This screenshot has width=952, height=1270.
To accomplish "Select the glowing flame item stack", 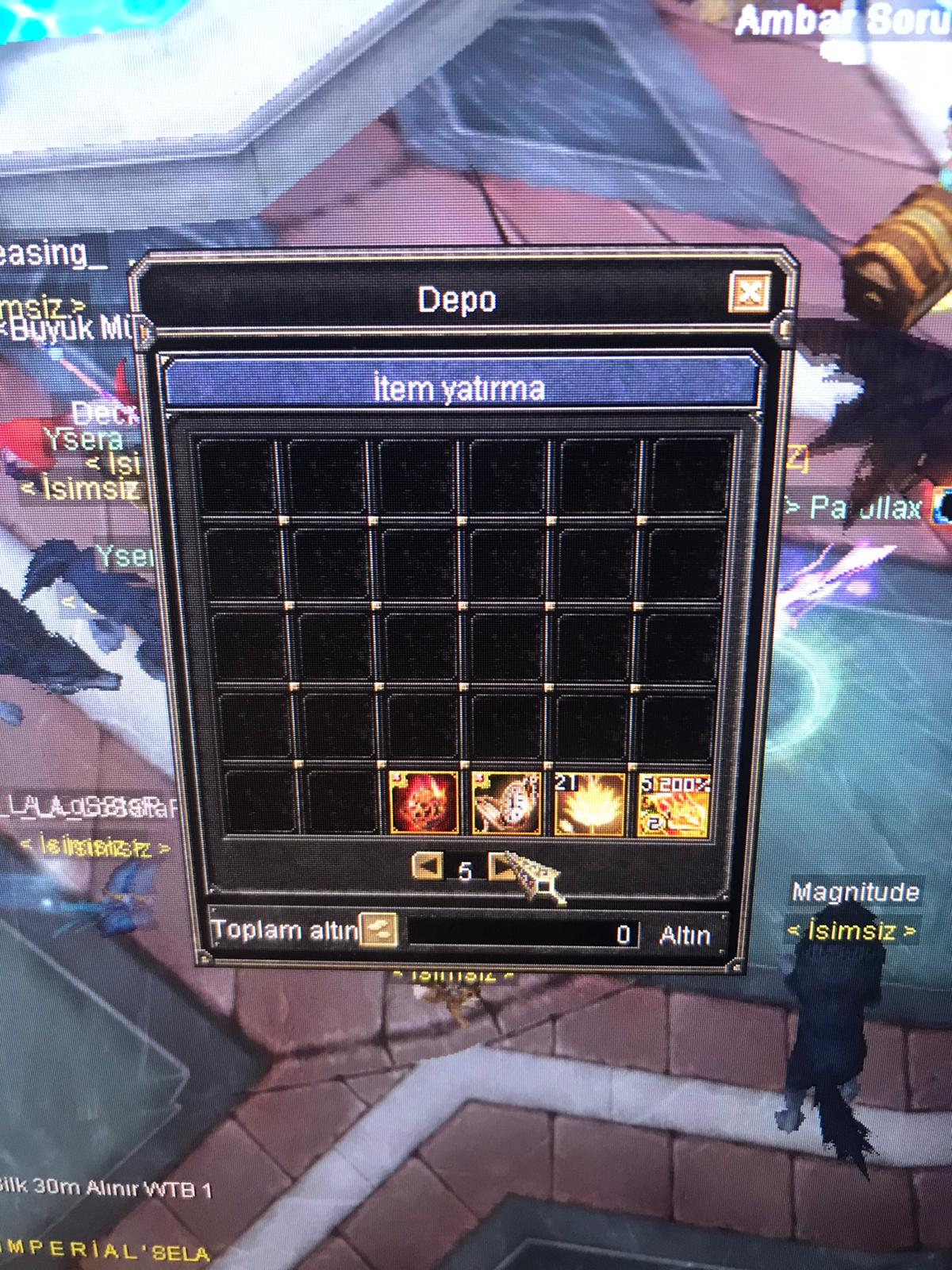I will point(589,804).
